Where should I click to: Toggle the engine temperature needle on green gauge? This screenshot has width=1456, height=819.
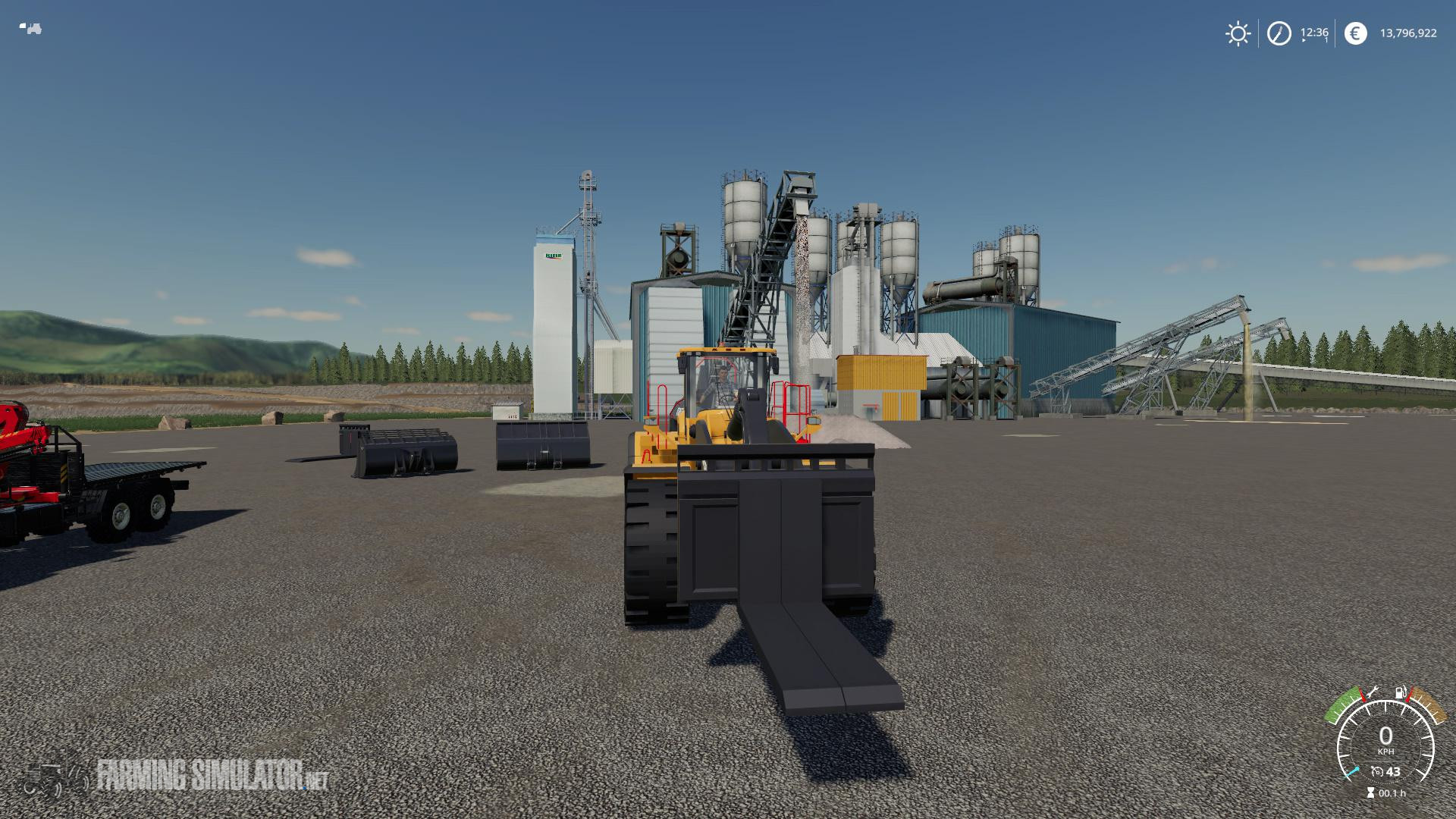(1363, 695)
